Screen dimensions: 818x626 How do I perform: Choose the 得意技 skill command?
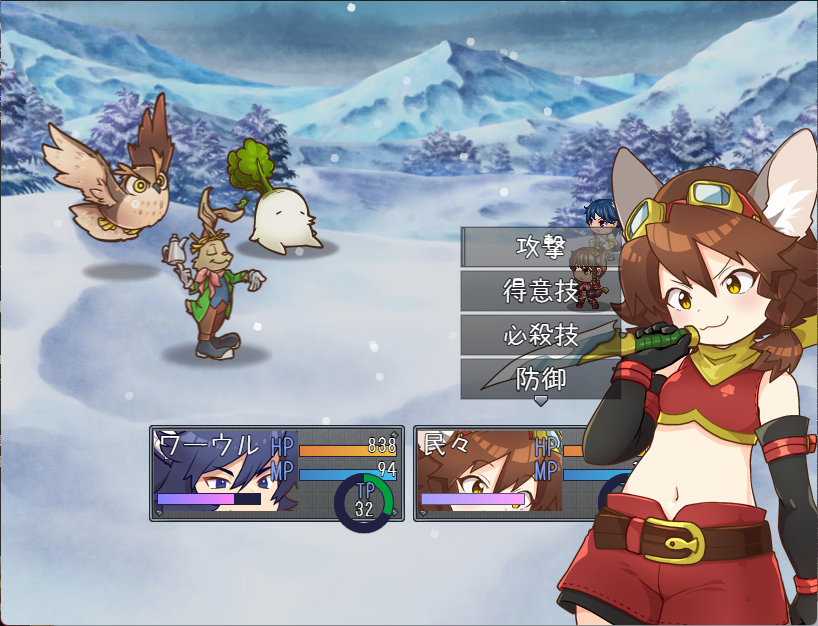click(540, 291)
